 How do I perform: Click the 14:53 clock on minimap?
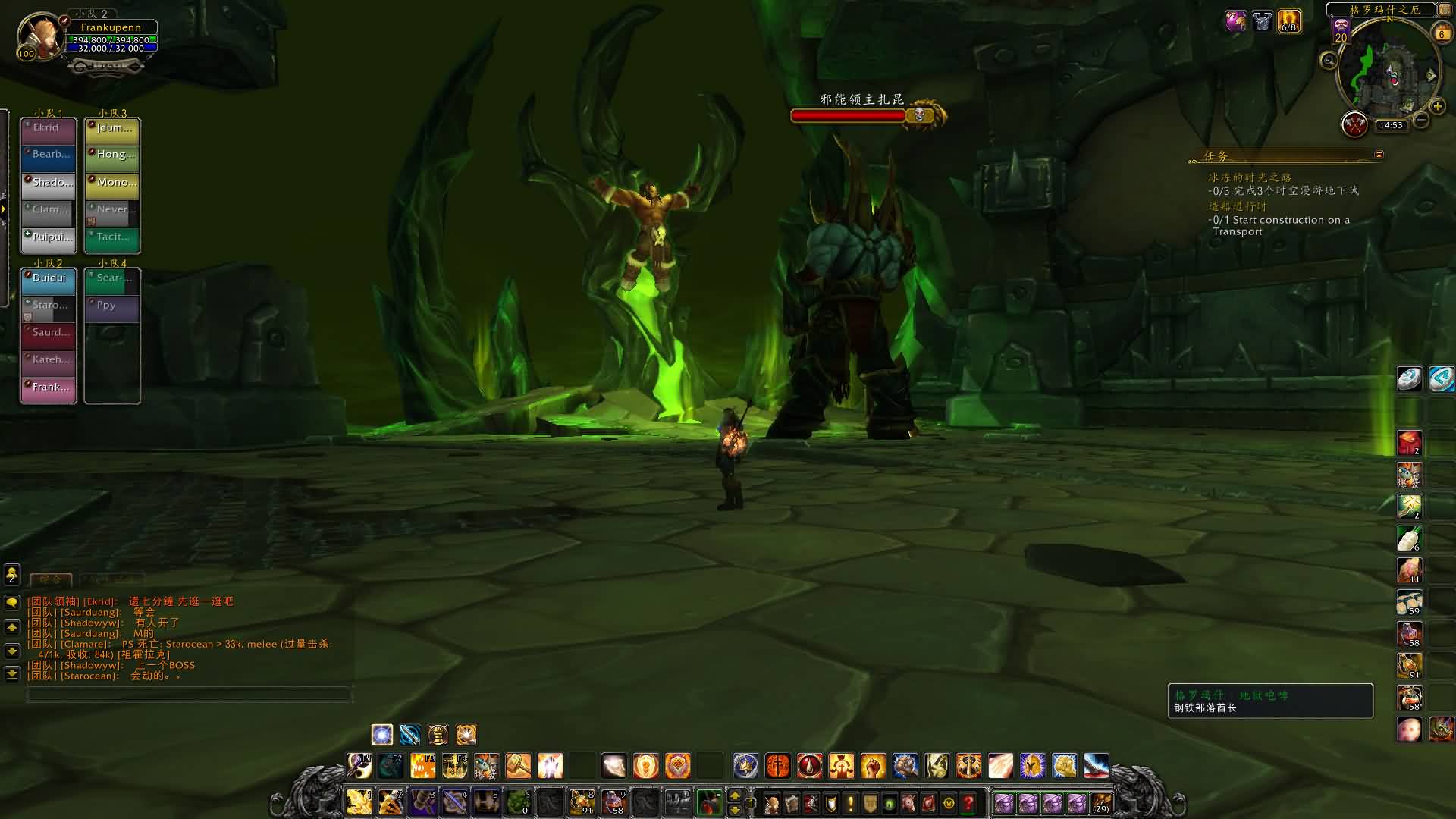(1391, 125)
